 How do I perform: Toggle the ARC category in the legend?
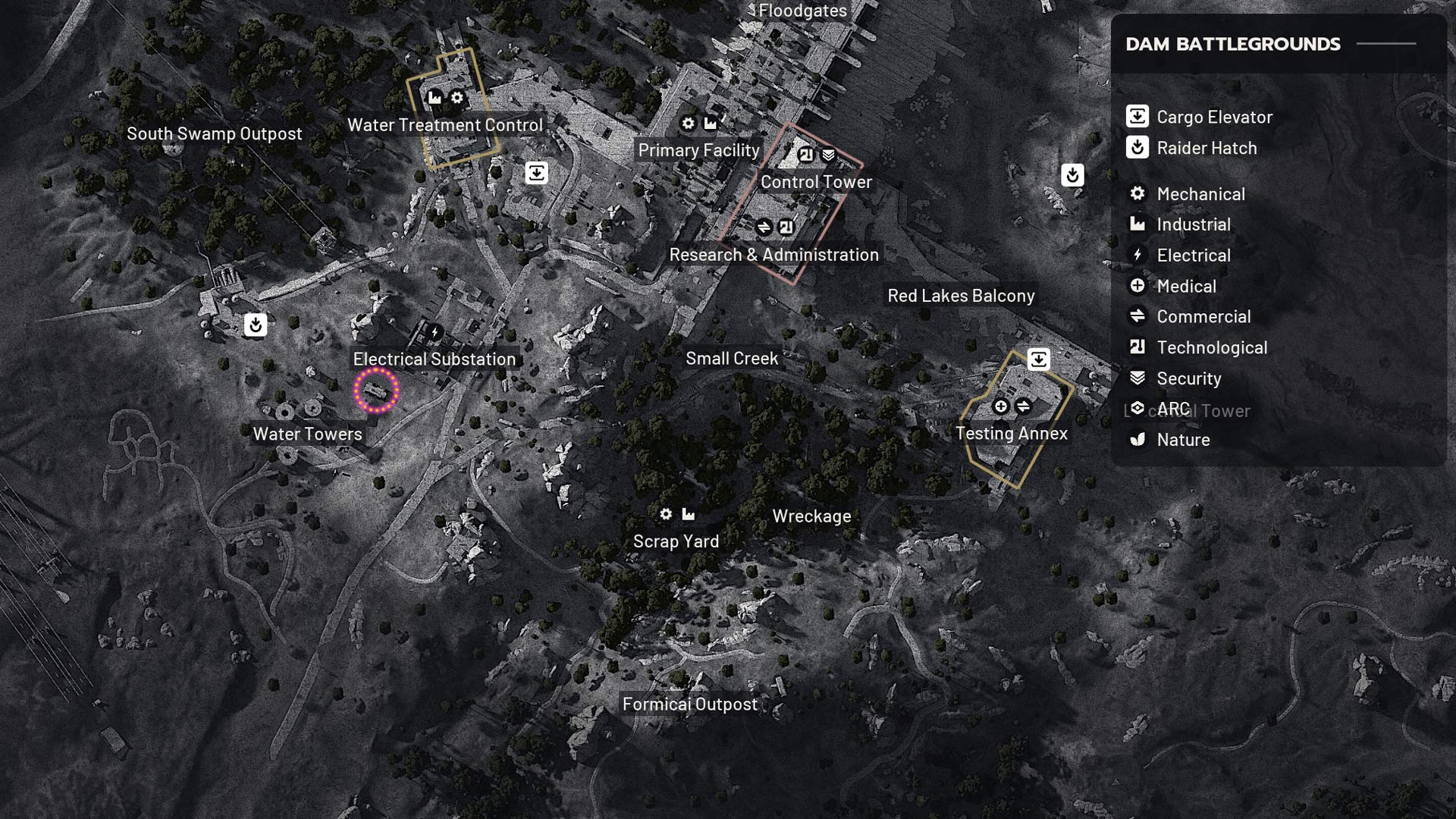1174,409
